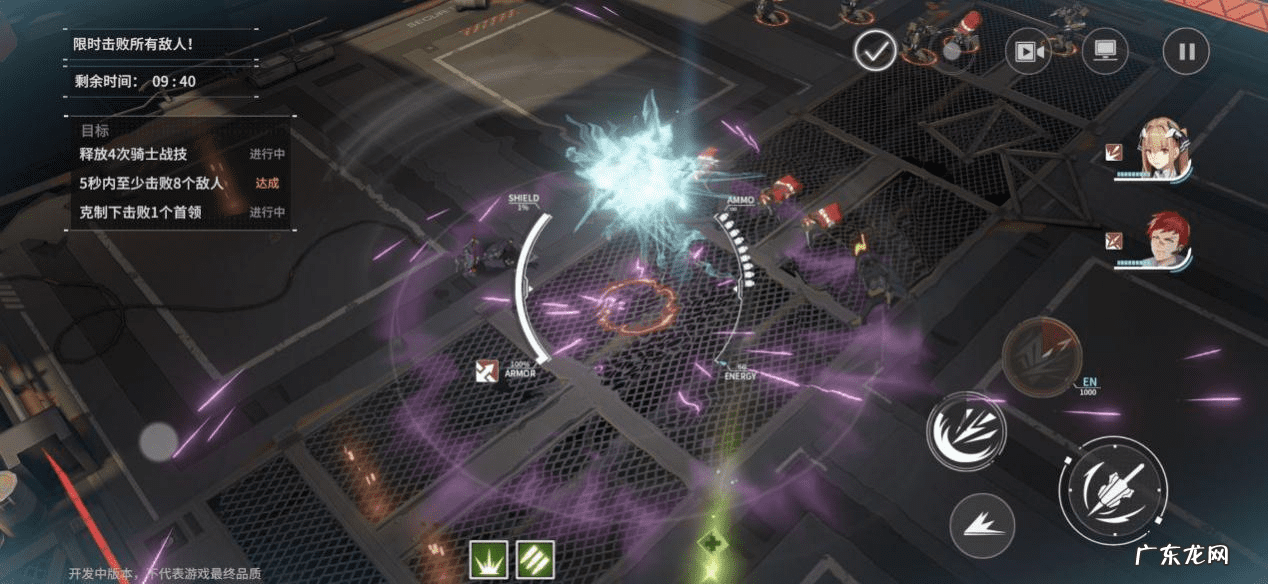Open the monitor display button
Viewport: 1268px width, 584px height.
click(x=1105, y=51)
